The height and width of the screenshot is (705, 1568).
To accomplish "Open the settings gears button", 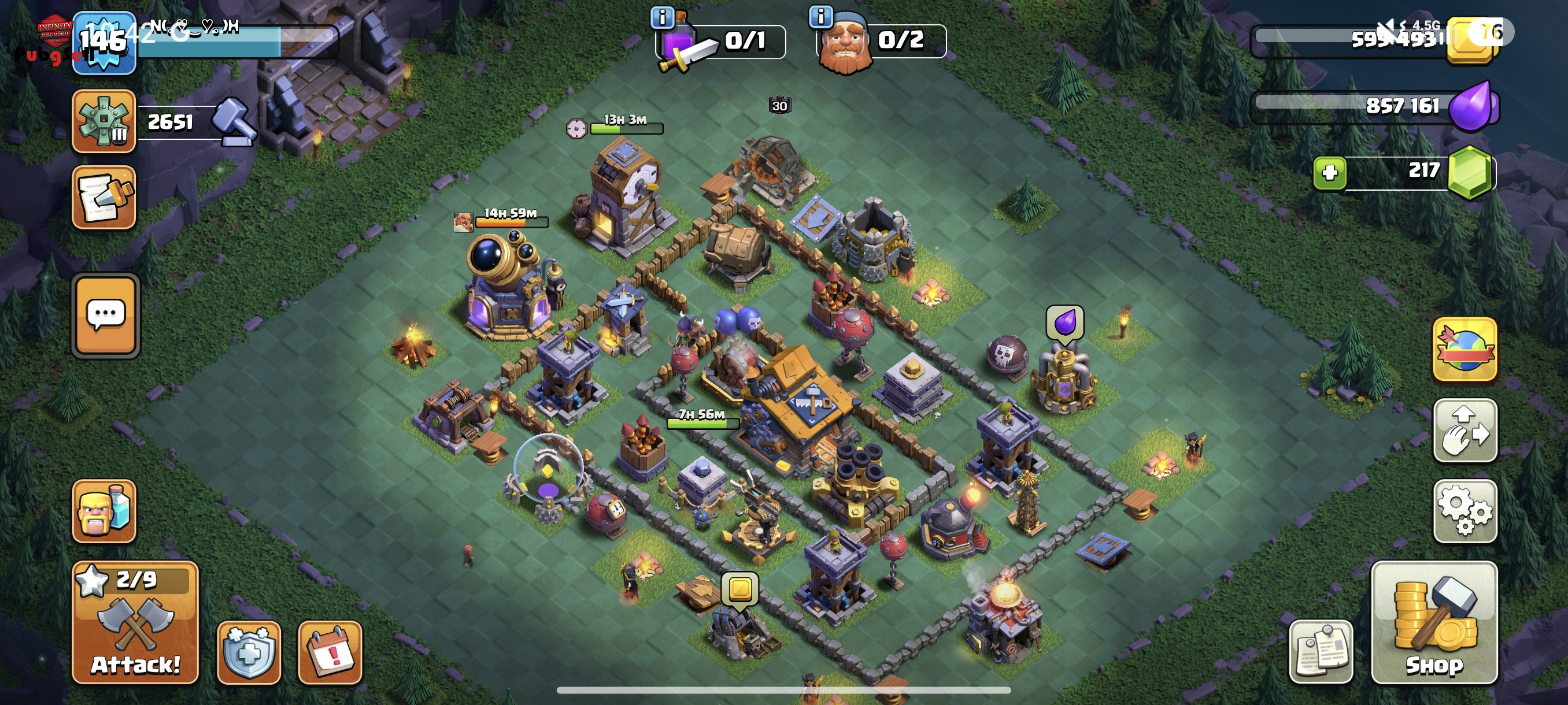I will pos(1465,511).
